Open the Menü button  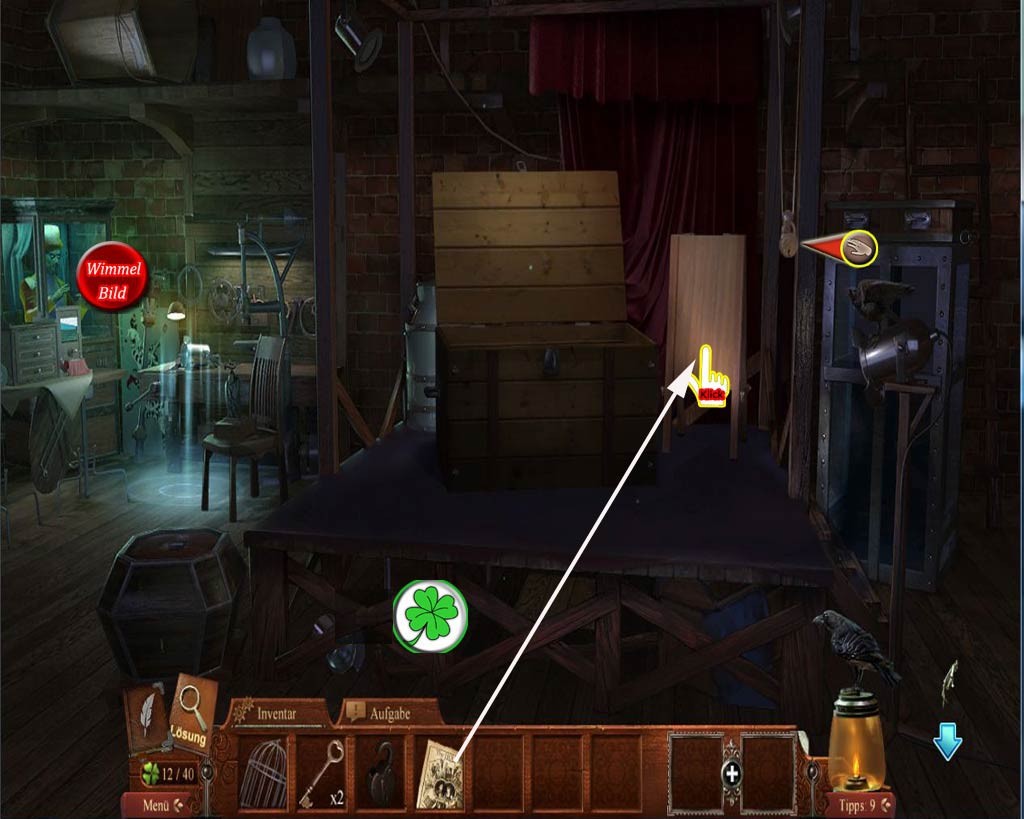coord(155,804)
